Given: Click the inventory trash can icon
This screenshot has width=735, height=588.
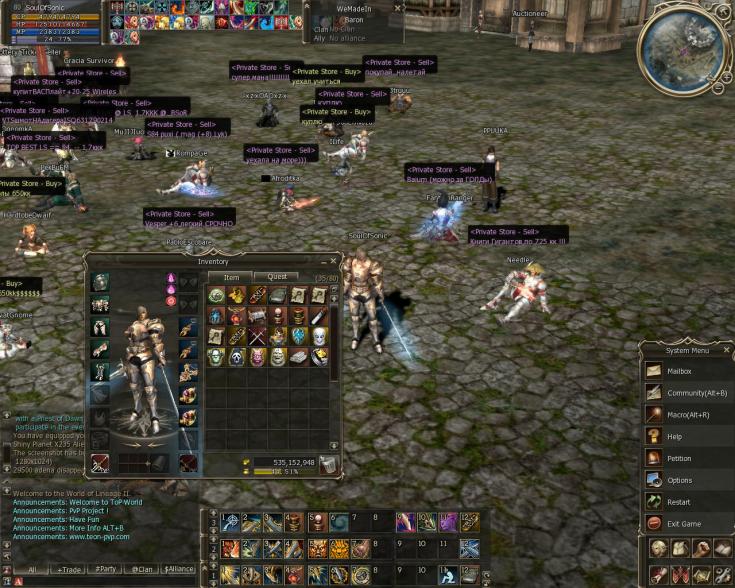Looking at the screenshot, I should coord(327,464).
